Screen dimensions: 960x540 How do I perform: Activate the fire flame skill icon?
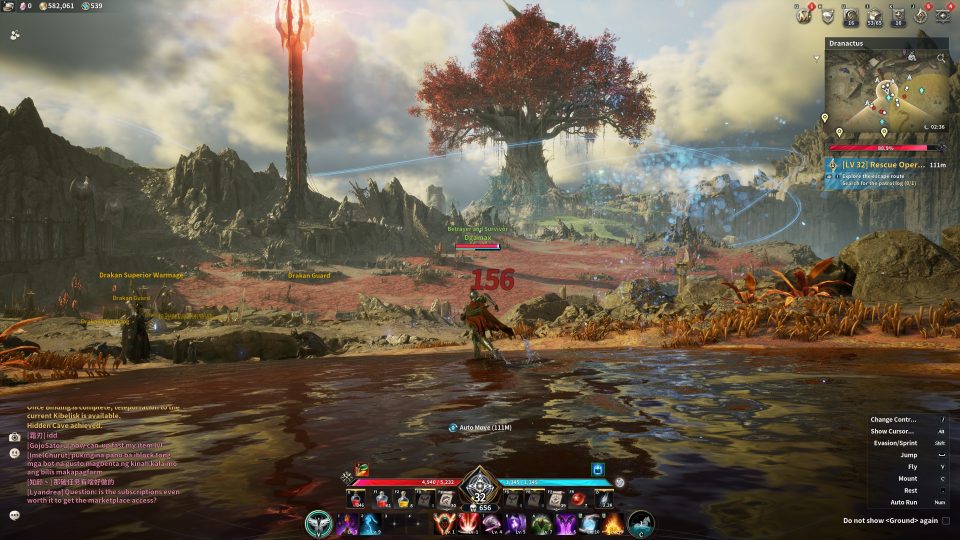[x=613, y=524]
